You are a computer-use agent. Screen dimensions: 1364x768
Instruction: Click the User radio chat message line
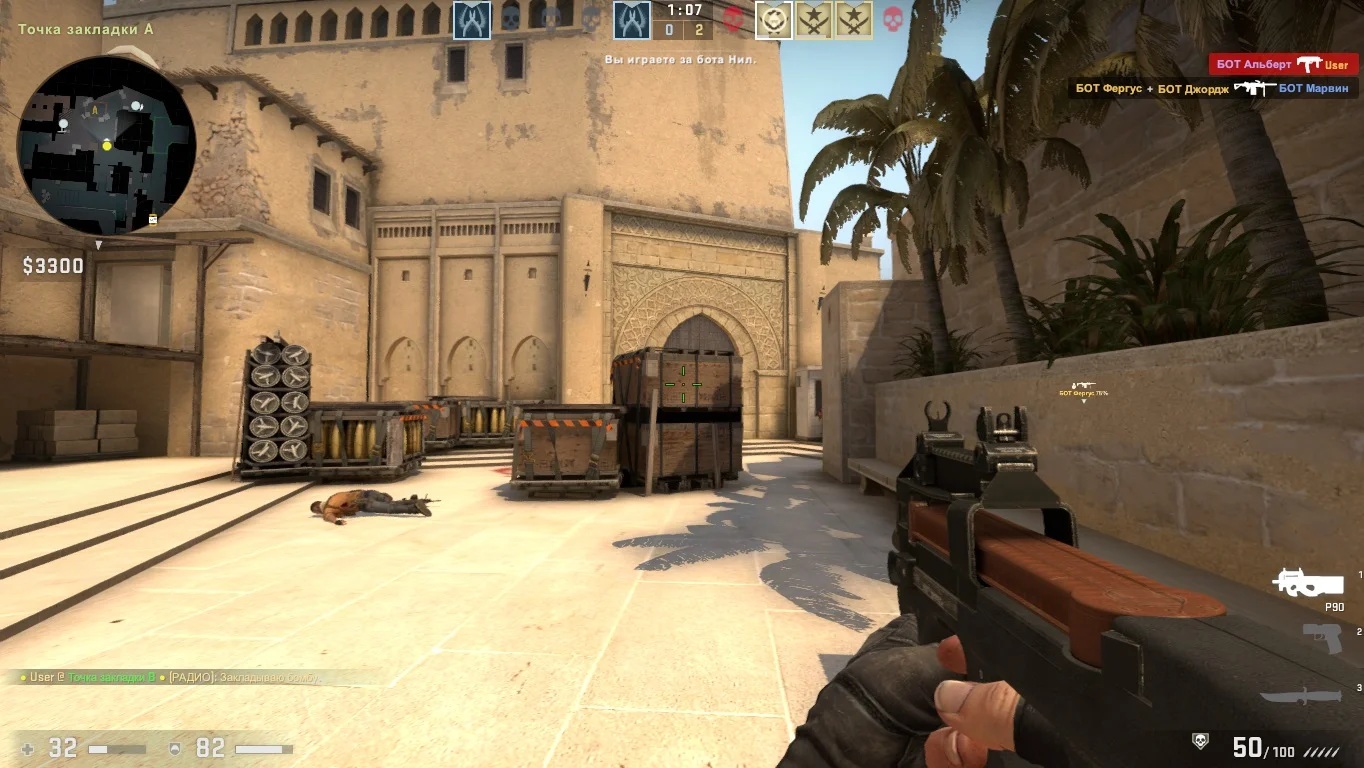[170, 677]
